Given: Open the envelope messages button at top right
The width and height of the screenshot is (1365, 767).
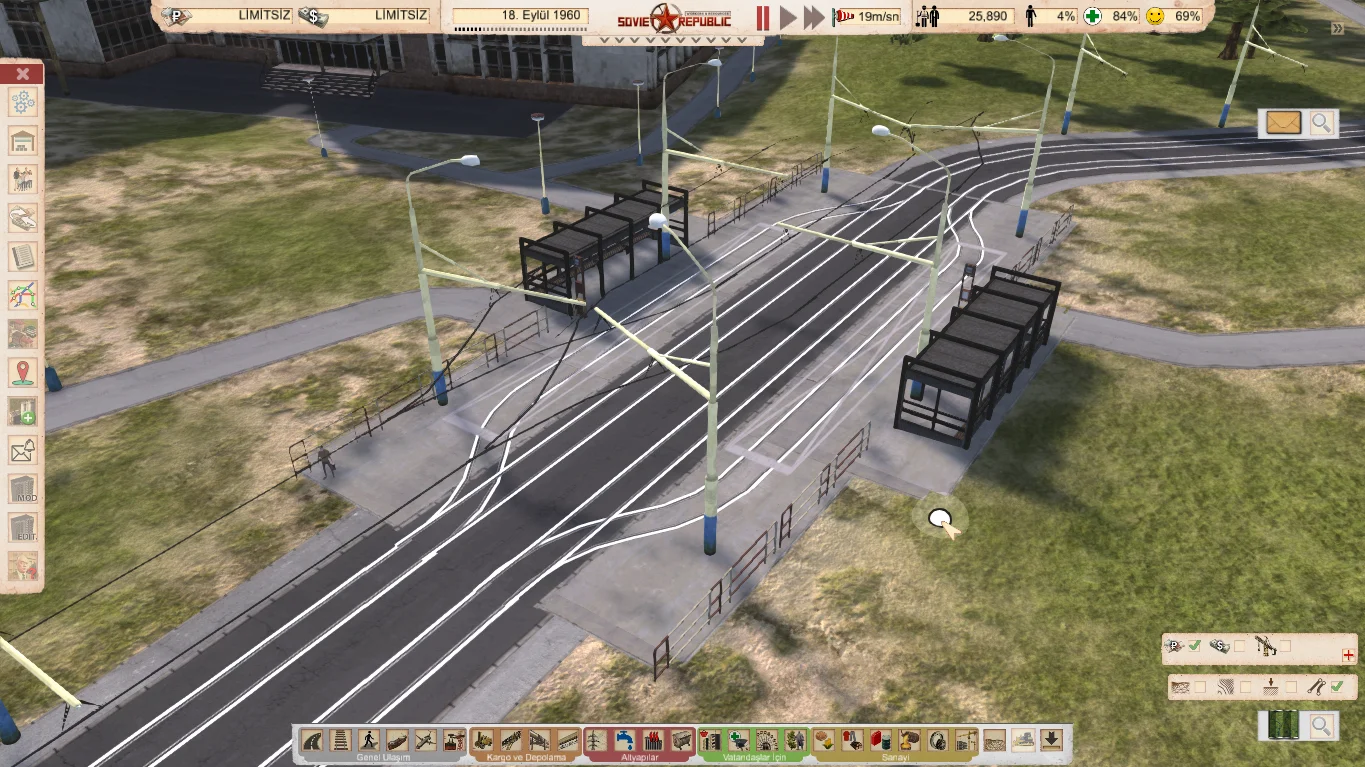Looking at the screenshot, I should [1283, 123].
